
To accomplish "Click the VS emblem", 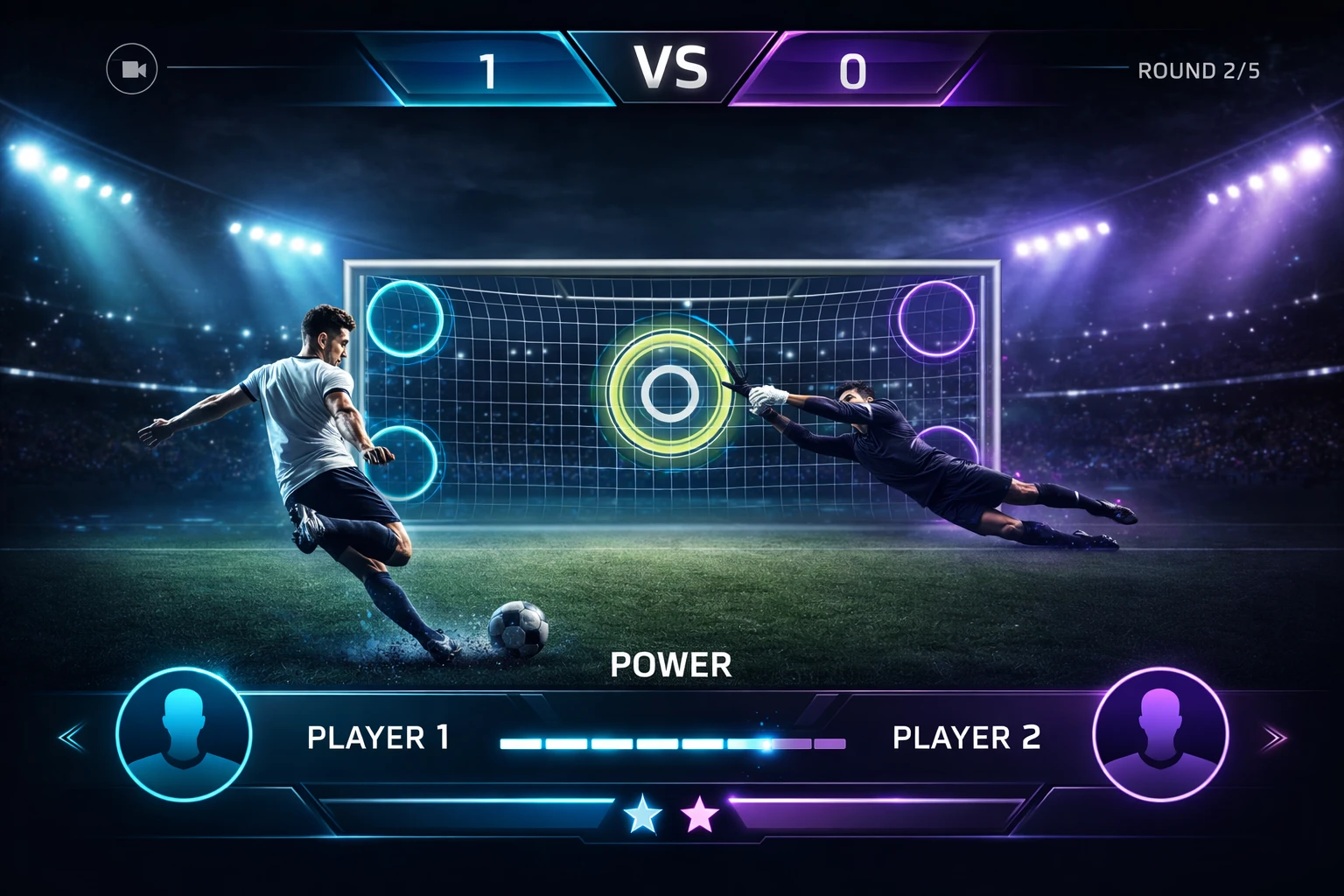I will pyautogui.click(x=671, y=65).
